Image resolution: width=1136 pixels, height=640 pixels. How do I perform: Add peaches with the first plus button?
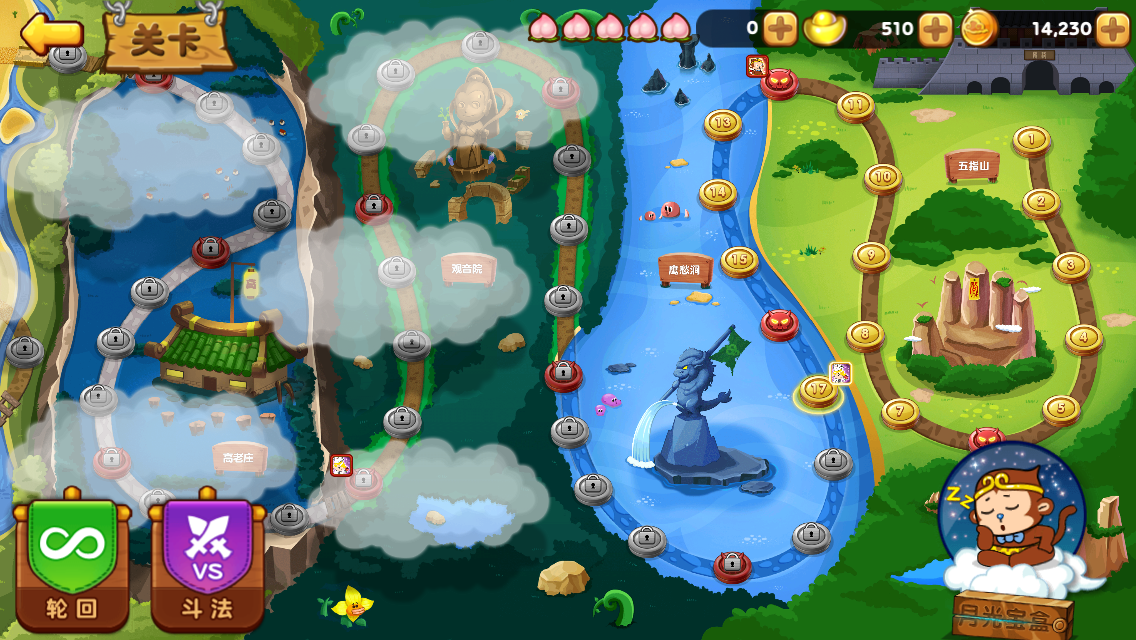point(780,29)
